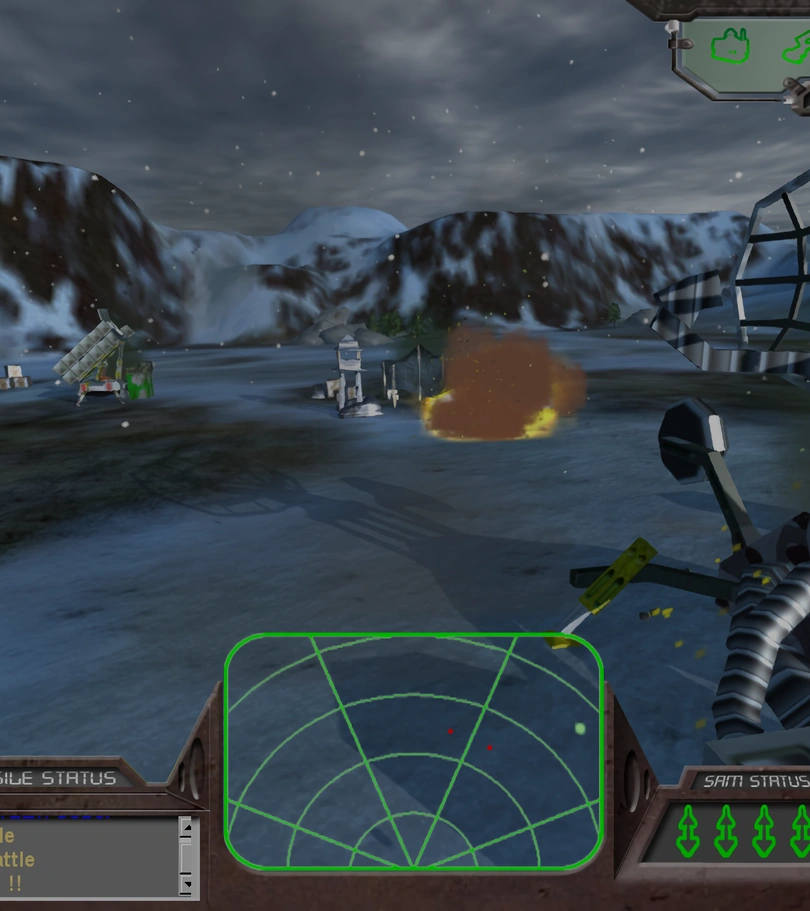Select the Missile Status panel label

tap(60, 778)
